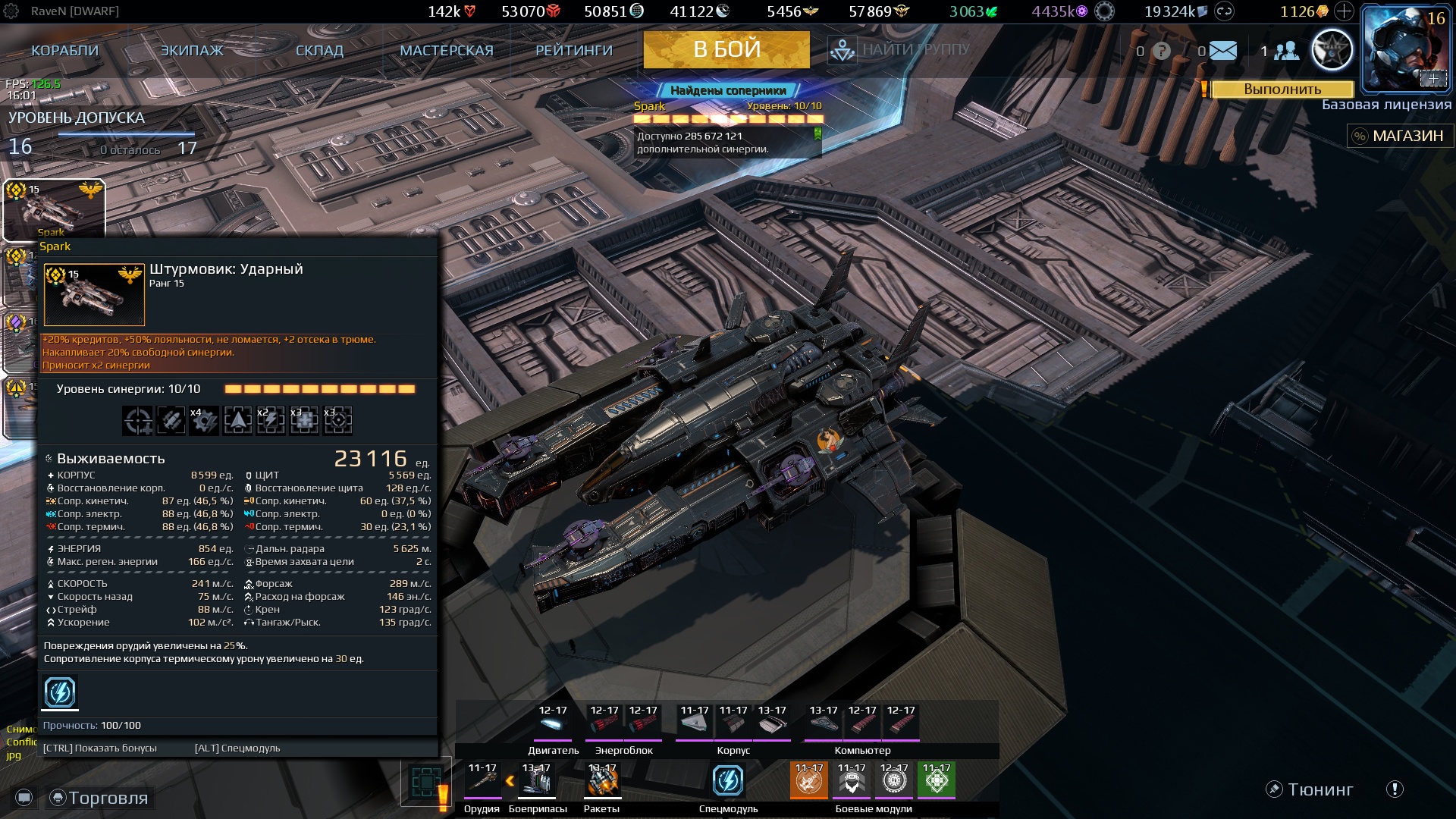Open the Склад warehouse tab
This screenshot has width=1456, height=819.
point(319,51)
